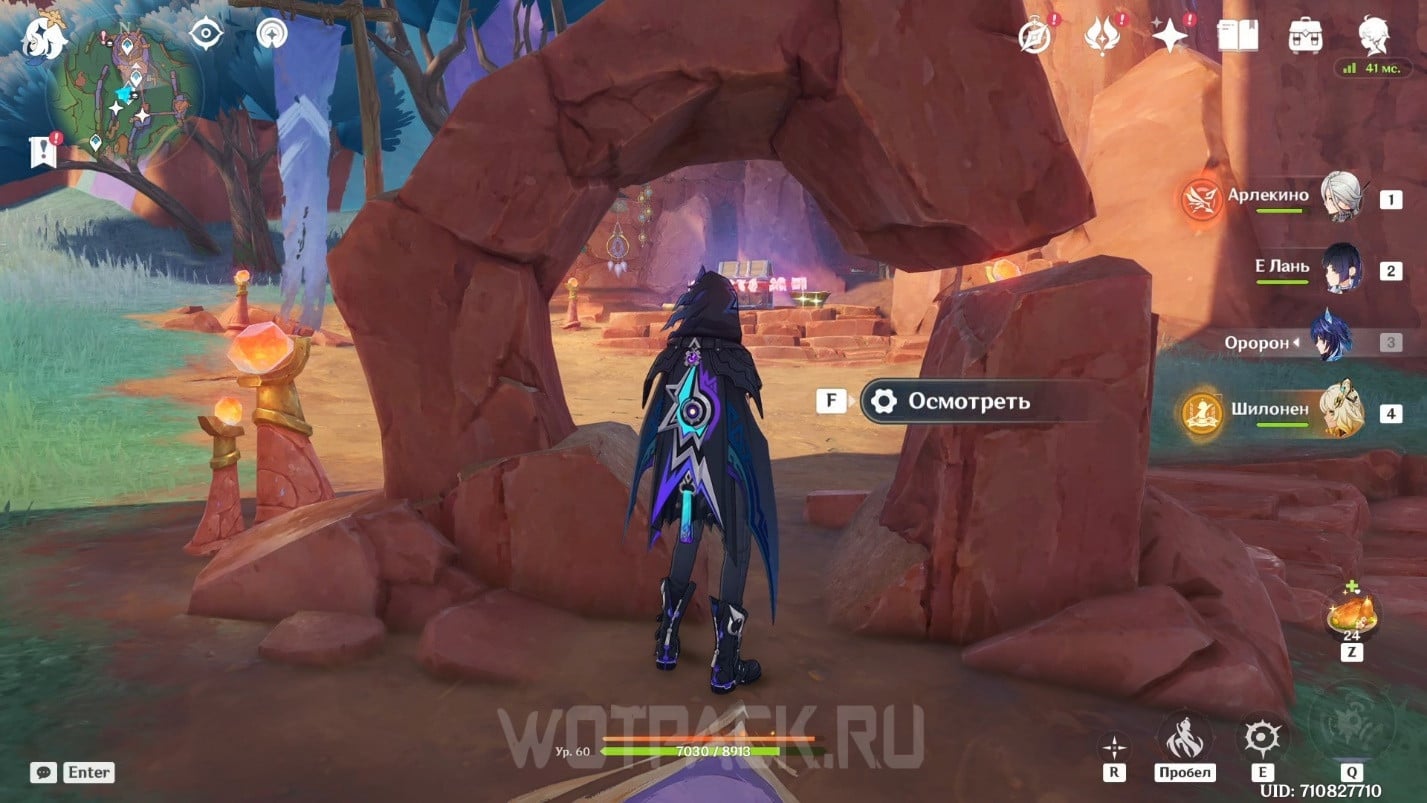Open the chat speech bubble
The image size is (1427, 803).
43,772
